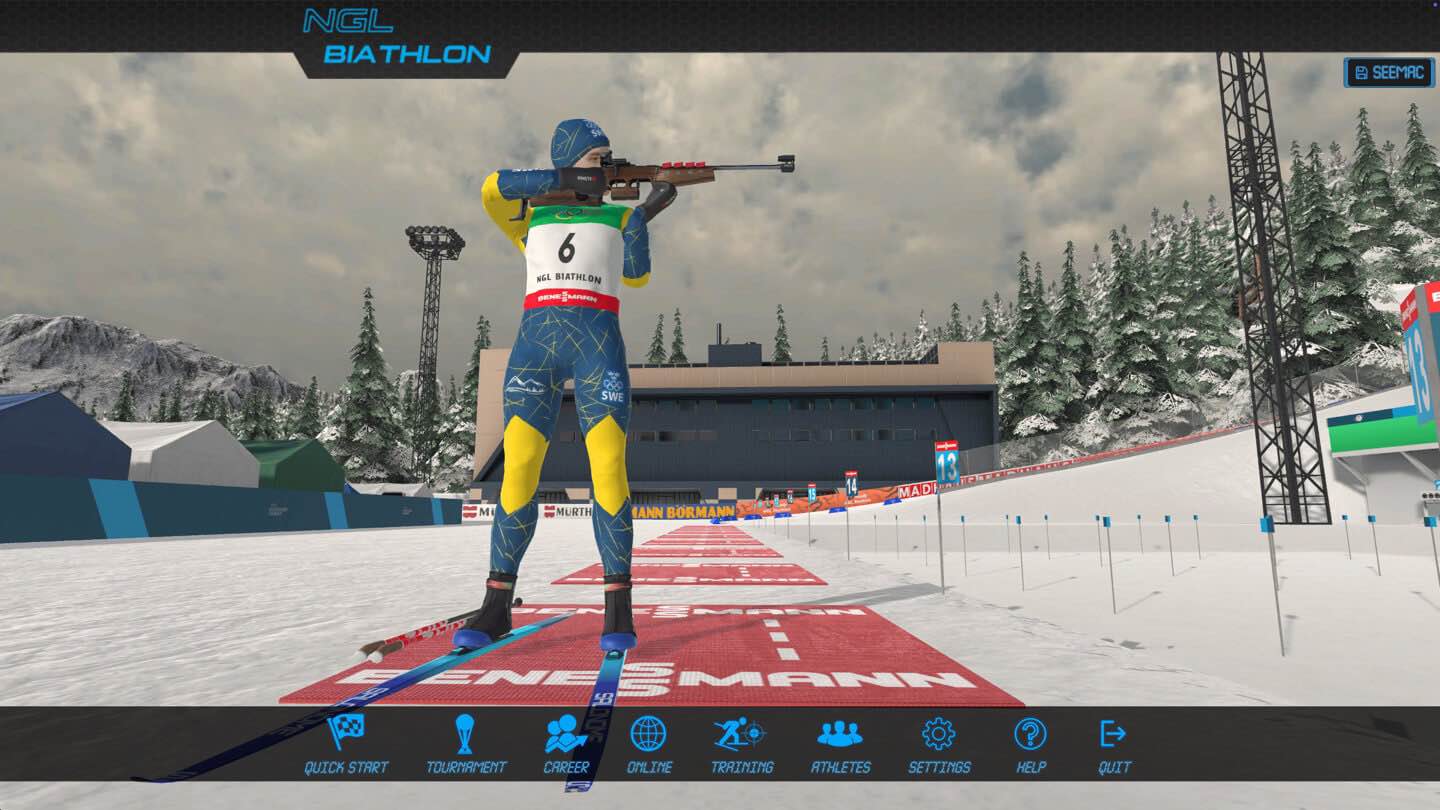Click Quit to exit the game
Viewport: 1440px width, 810px height.
(1113, 766)
